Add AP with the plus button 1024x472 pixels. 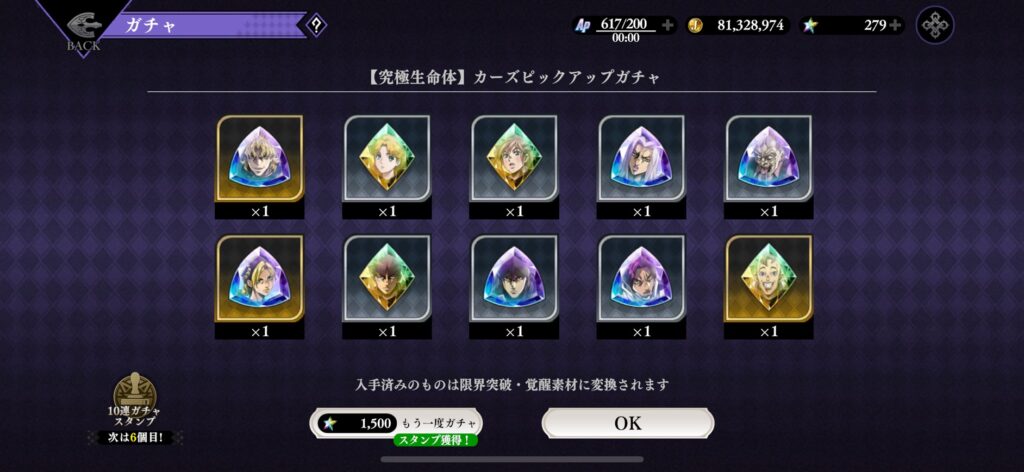pyautogui.click(x=667, y=25)
